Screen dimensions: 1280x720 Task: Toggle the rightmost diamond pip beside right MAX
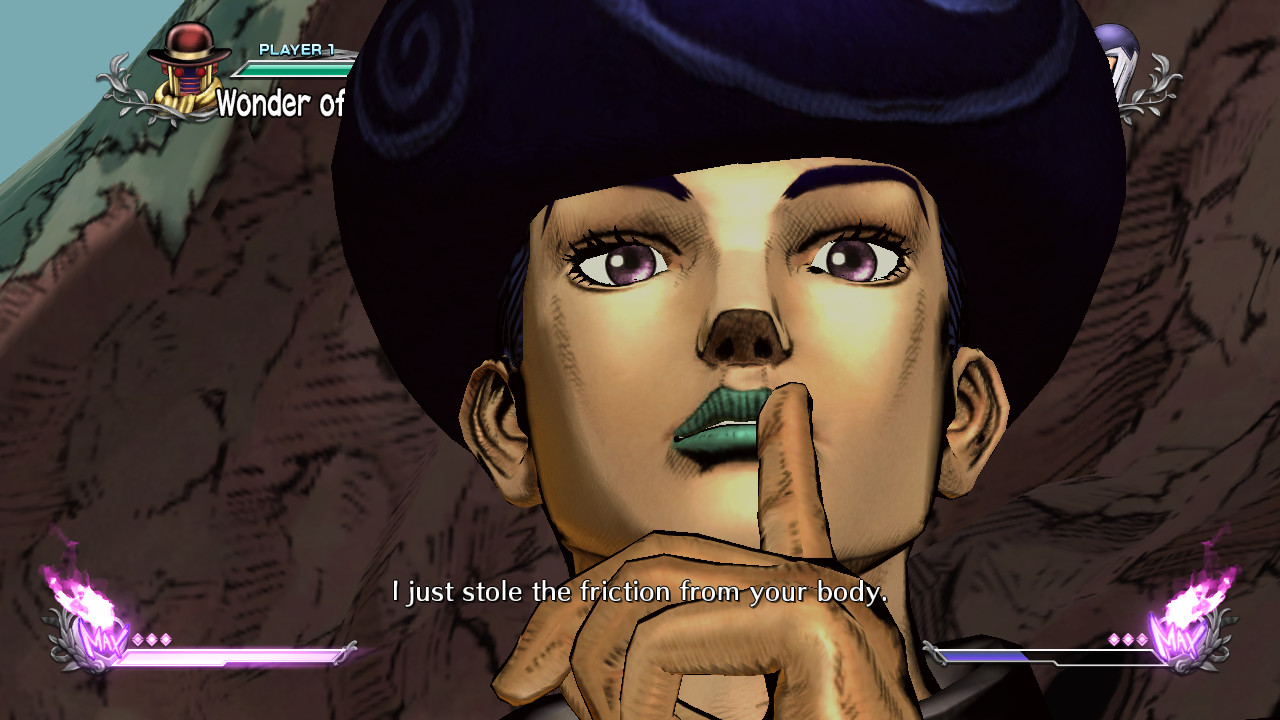(1142, 638)
